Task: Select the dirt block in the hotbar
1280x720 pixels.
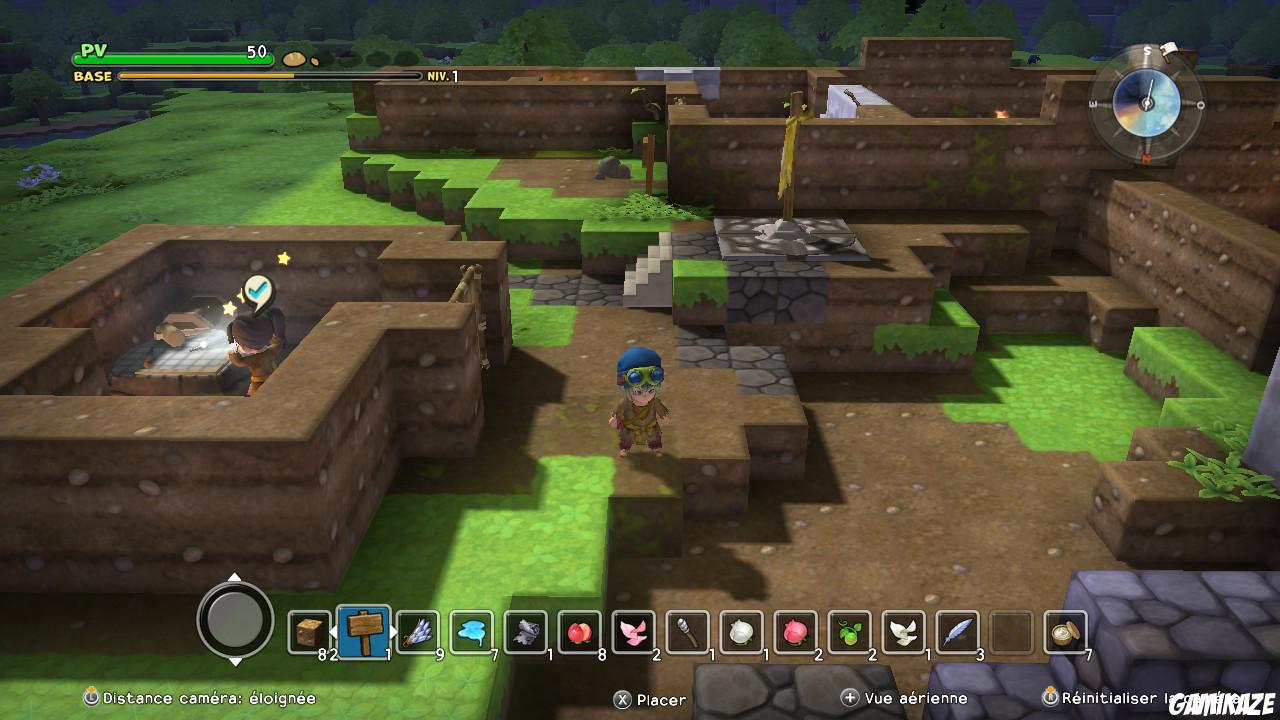Action: [306, 632]
